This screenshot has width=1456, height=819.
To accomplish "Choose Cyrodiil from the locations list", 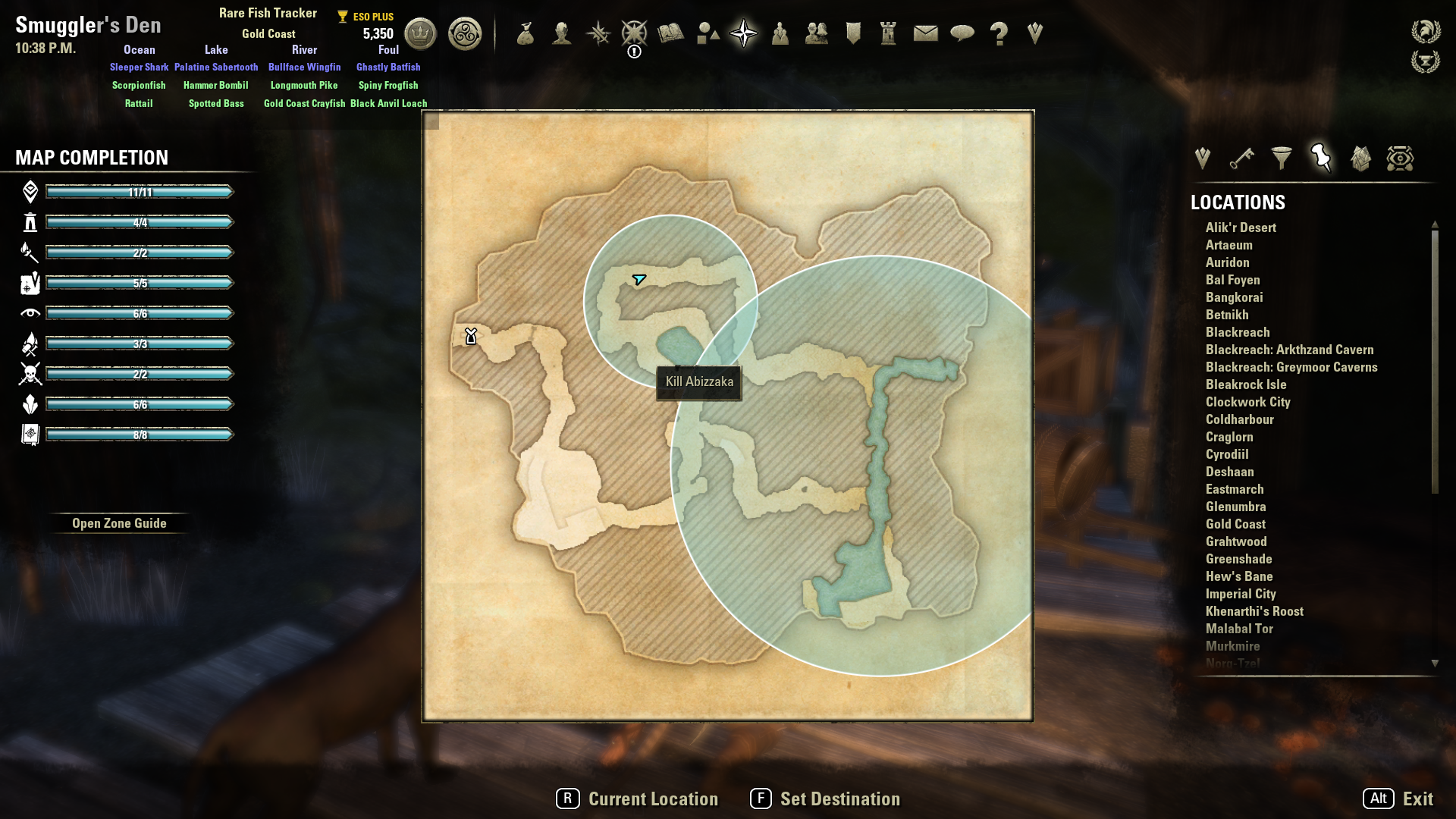I will coord(1227,454).
